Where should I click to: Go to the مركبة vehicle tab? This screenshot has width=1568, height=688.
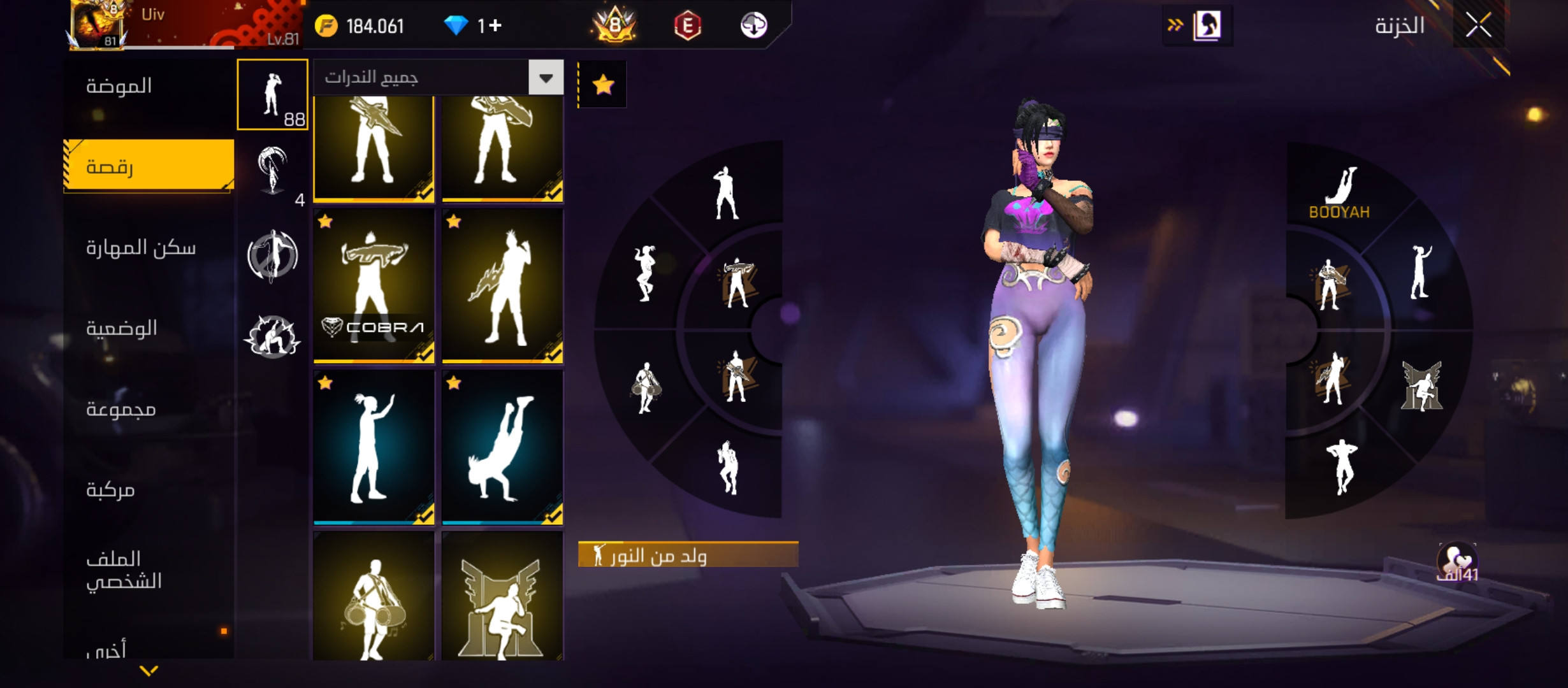[111, 490]
